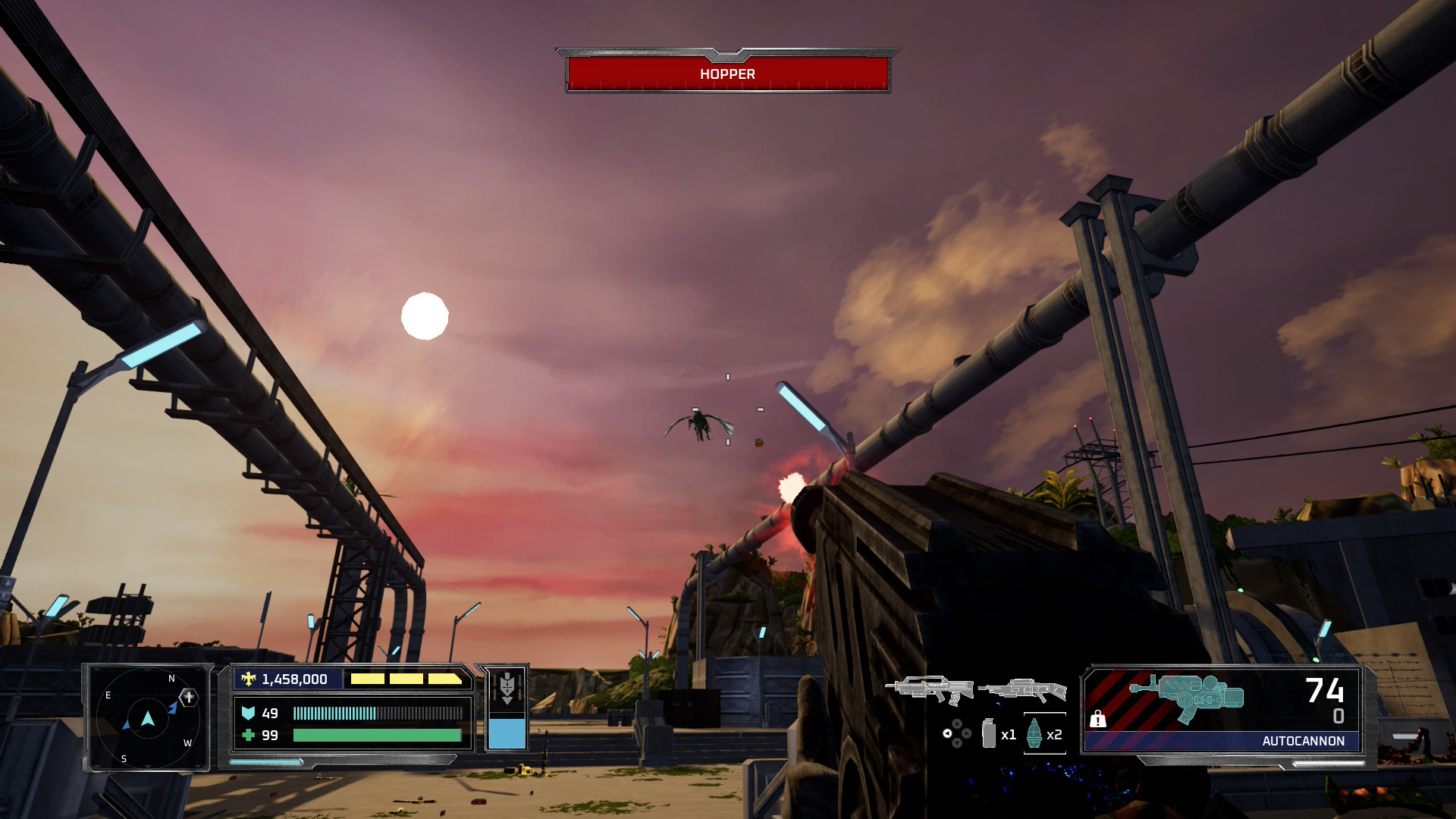Select the eagle objective marker on the minimap

188,696
